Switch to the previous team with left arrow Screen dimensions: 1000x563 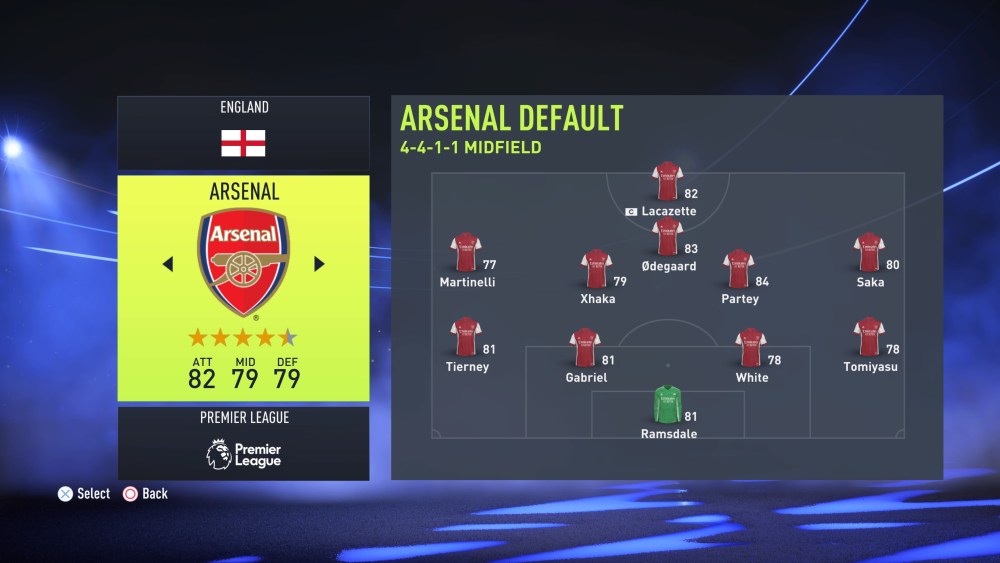[x=168, y=264]
